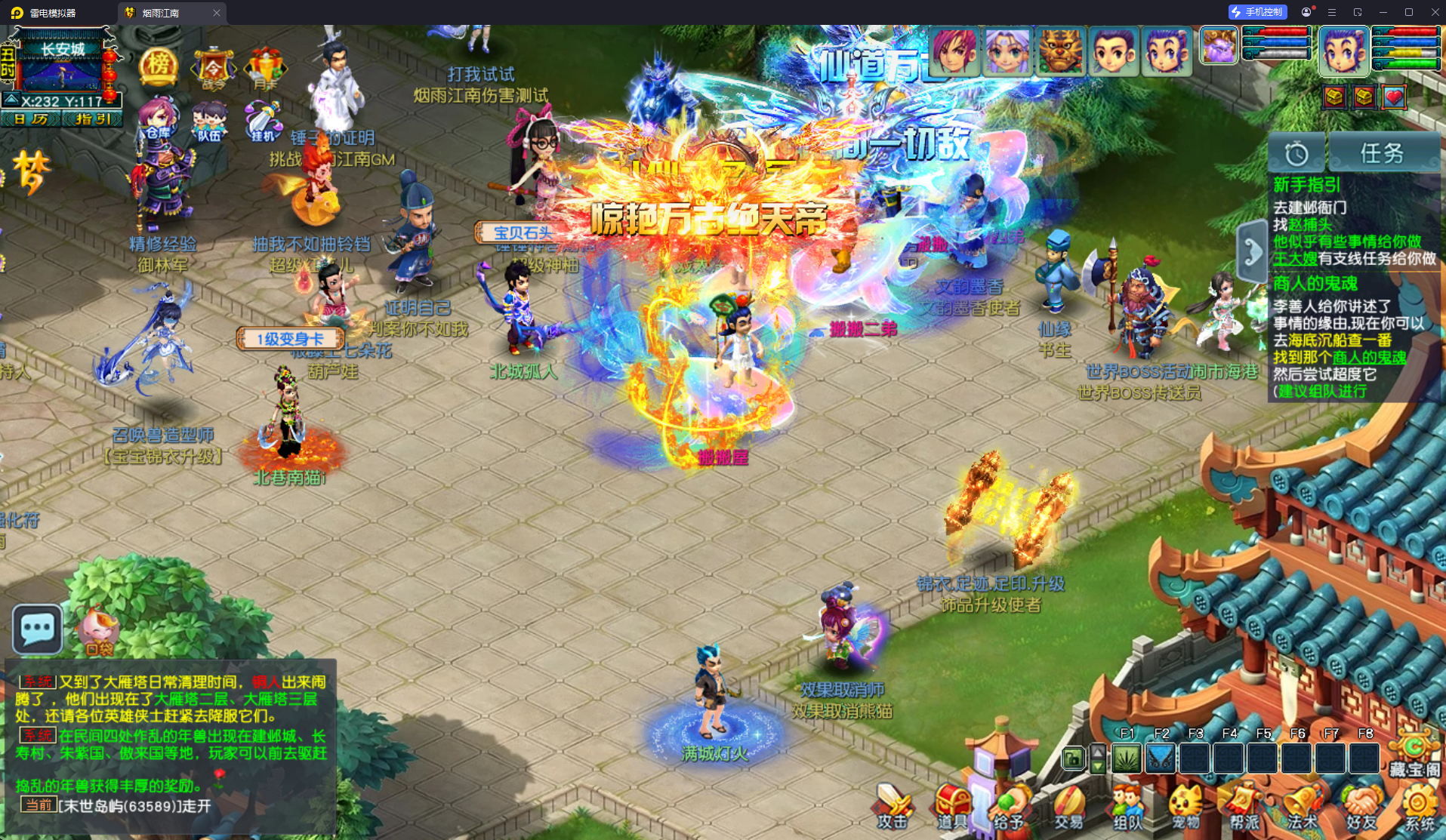Open the 宠物 (Pet) cat icon

coord(1183,802)
